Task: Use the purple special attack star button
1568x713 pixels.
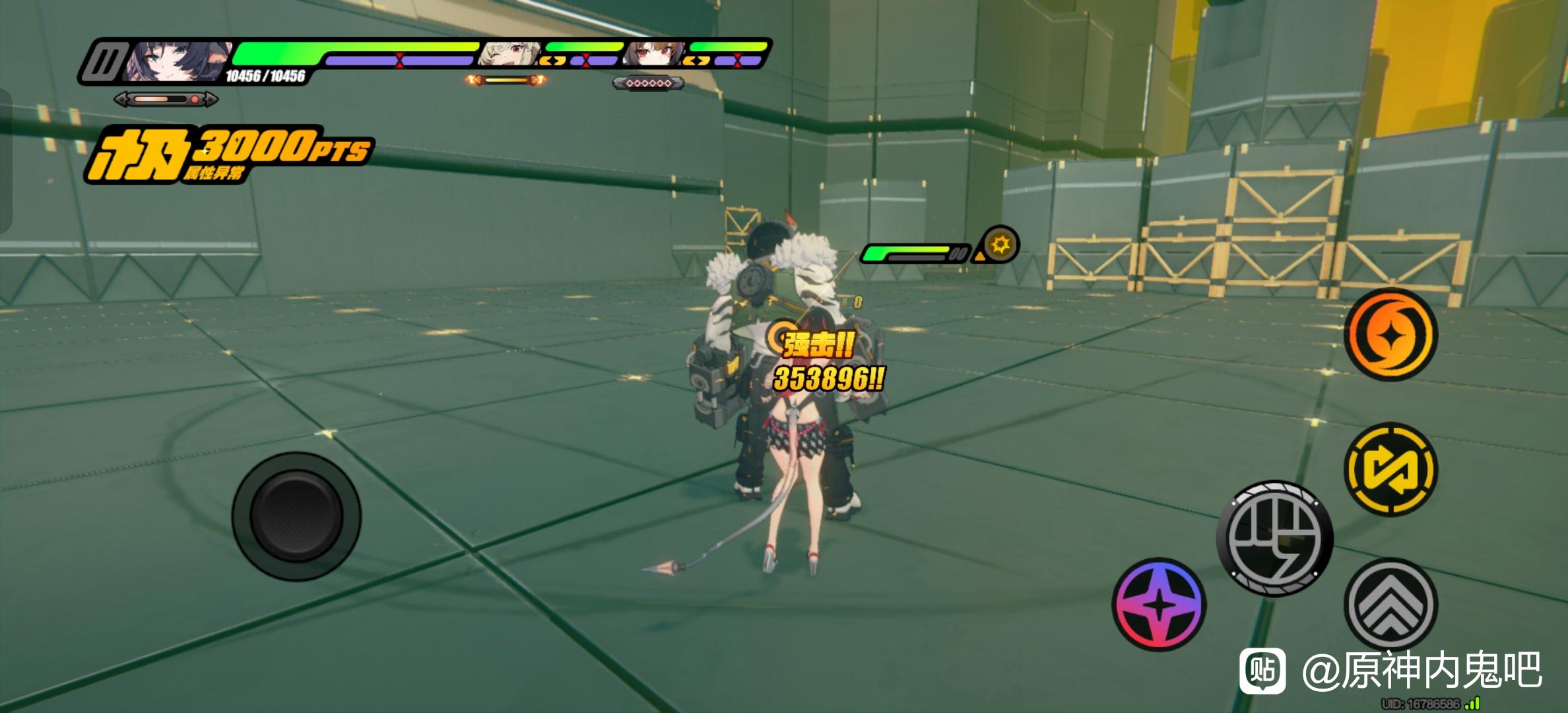Action: click(1160, 604)
